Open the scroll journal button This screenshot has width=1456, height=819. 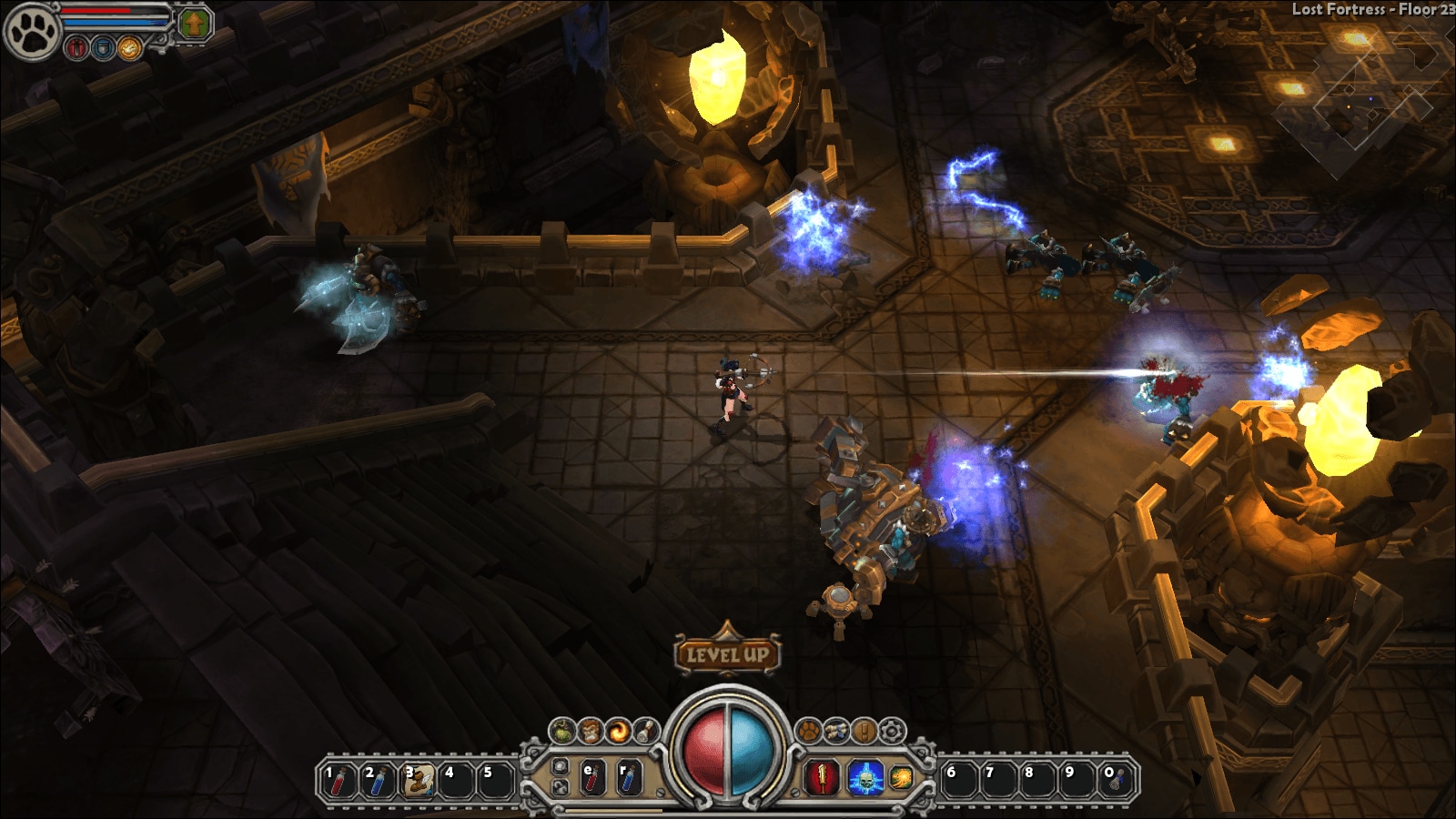click(x=835, y=730)
